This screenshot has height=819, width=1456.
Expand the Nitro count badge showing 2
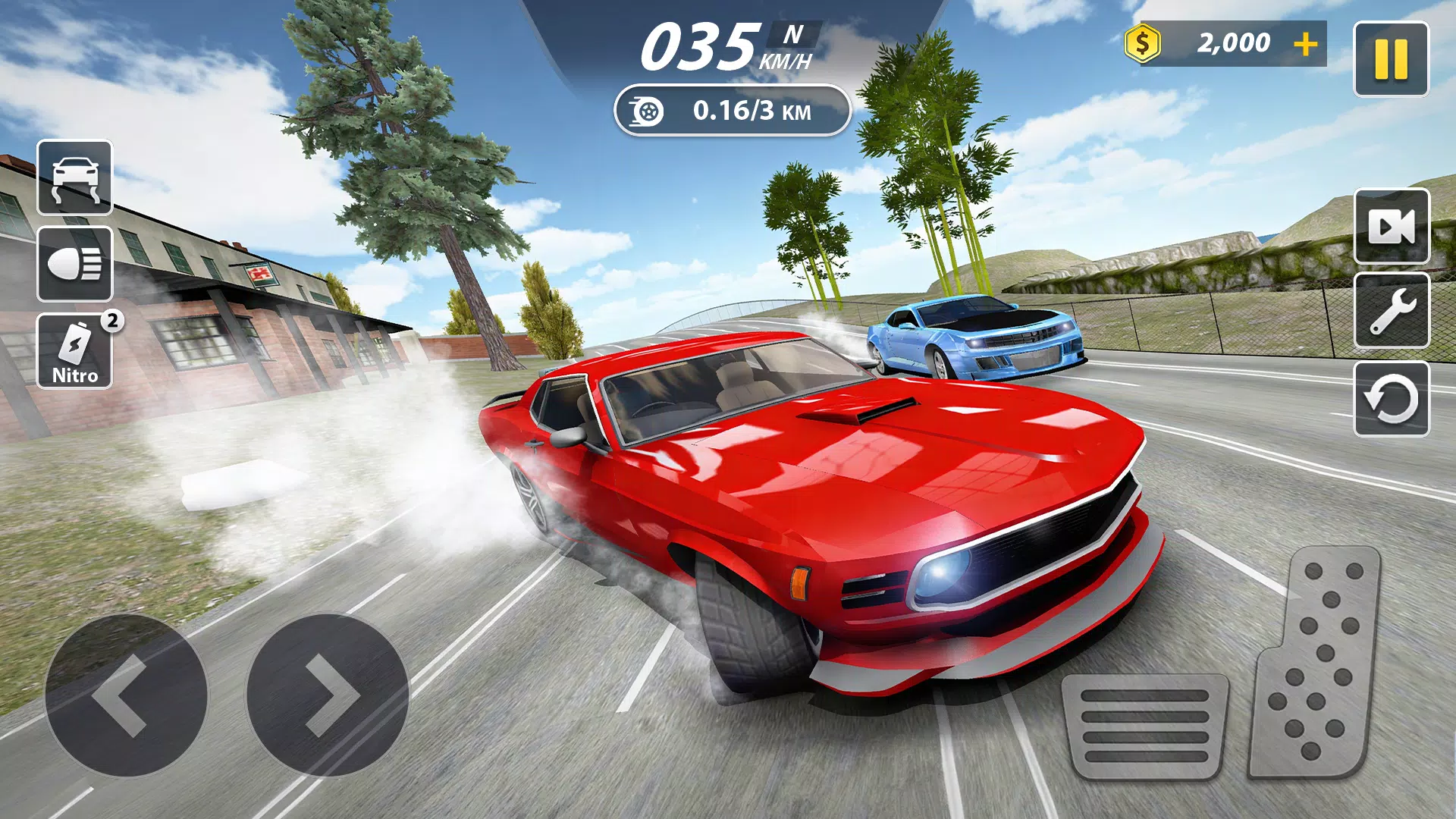coord(112,320)
